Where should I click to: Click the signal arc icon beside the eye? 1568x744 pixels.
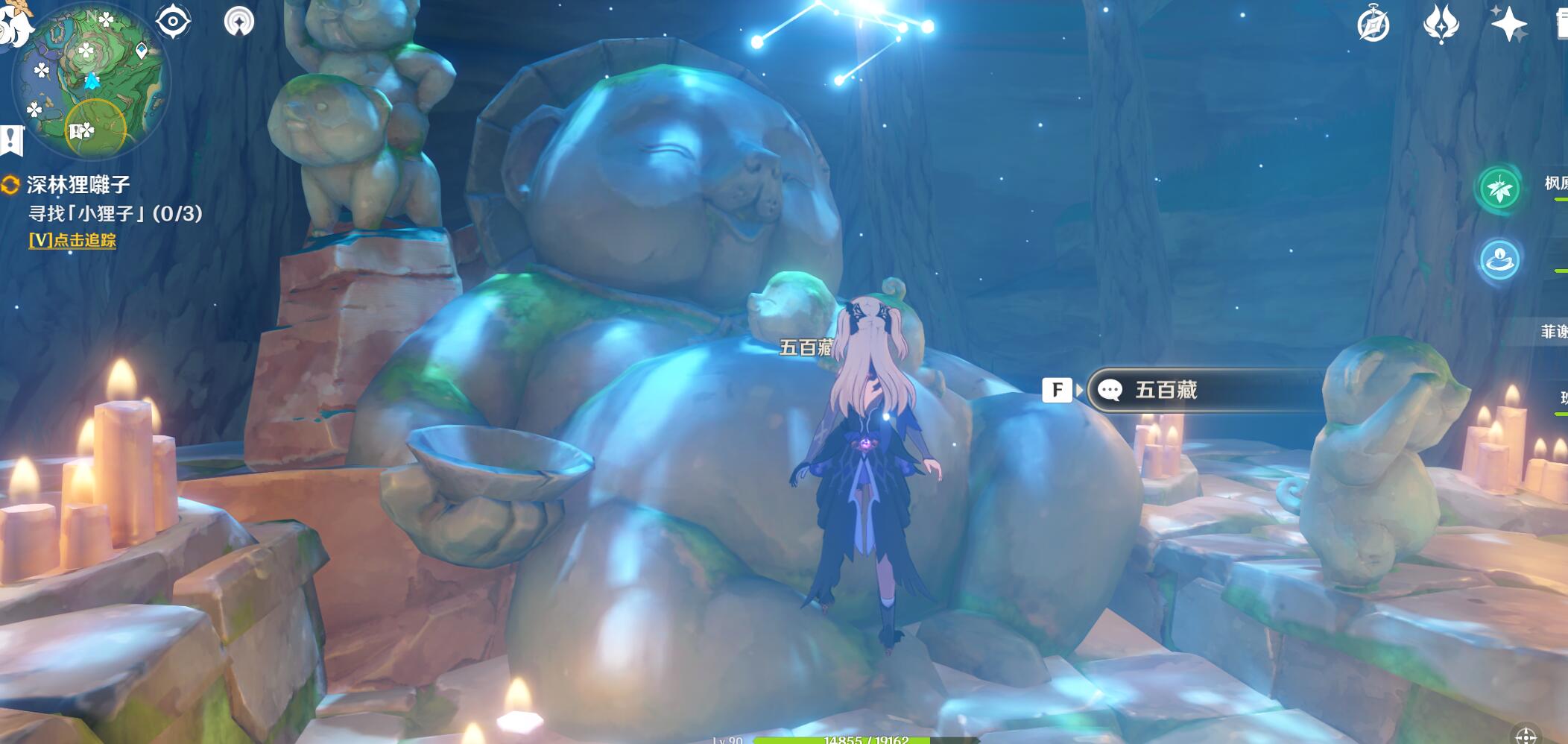(239, 21)
